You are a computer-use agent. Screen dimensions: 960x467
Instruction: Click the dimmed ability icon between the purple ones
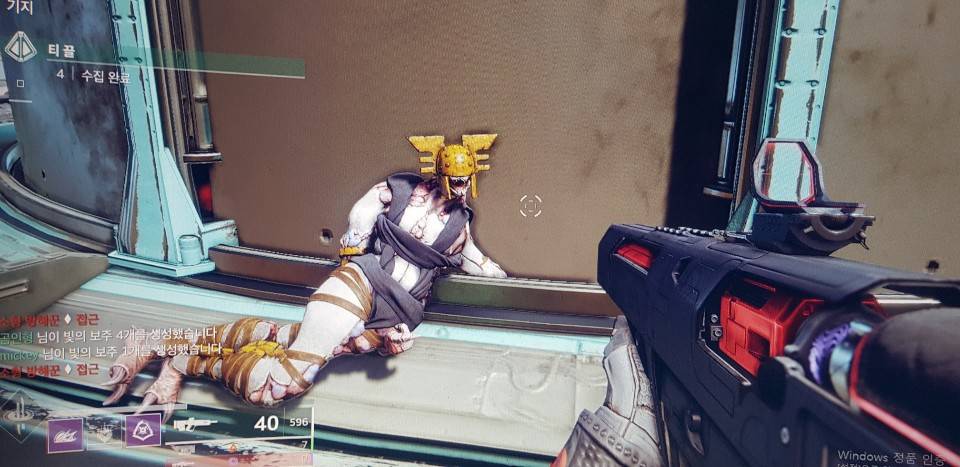(x=104, y=431)
